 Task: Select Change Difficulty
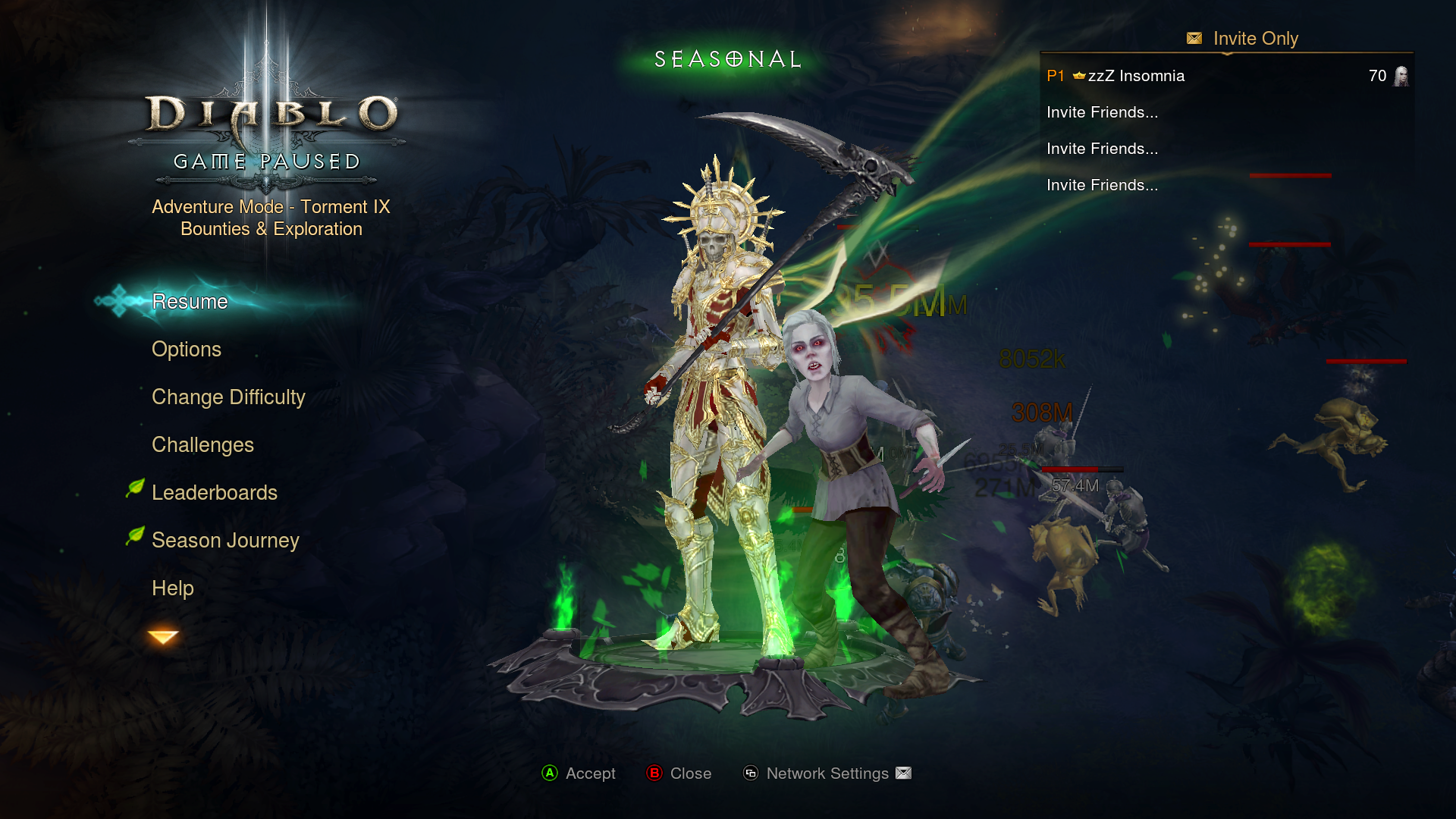coord(228,397)
